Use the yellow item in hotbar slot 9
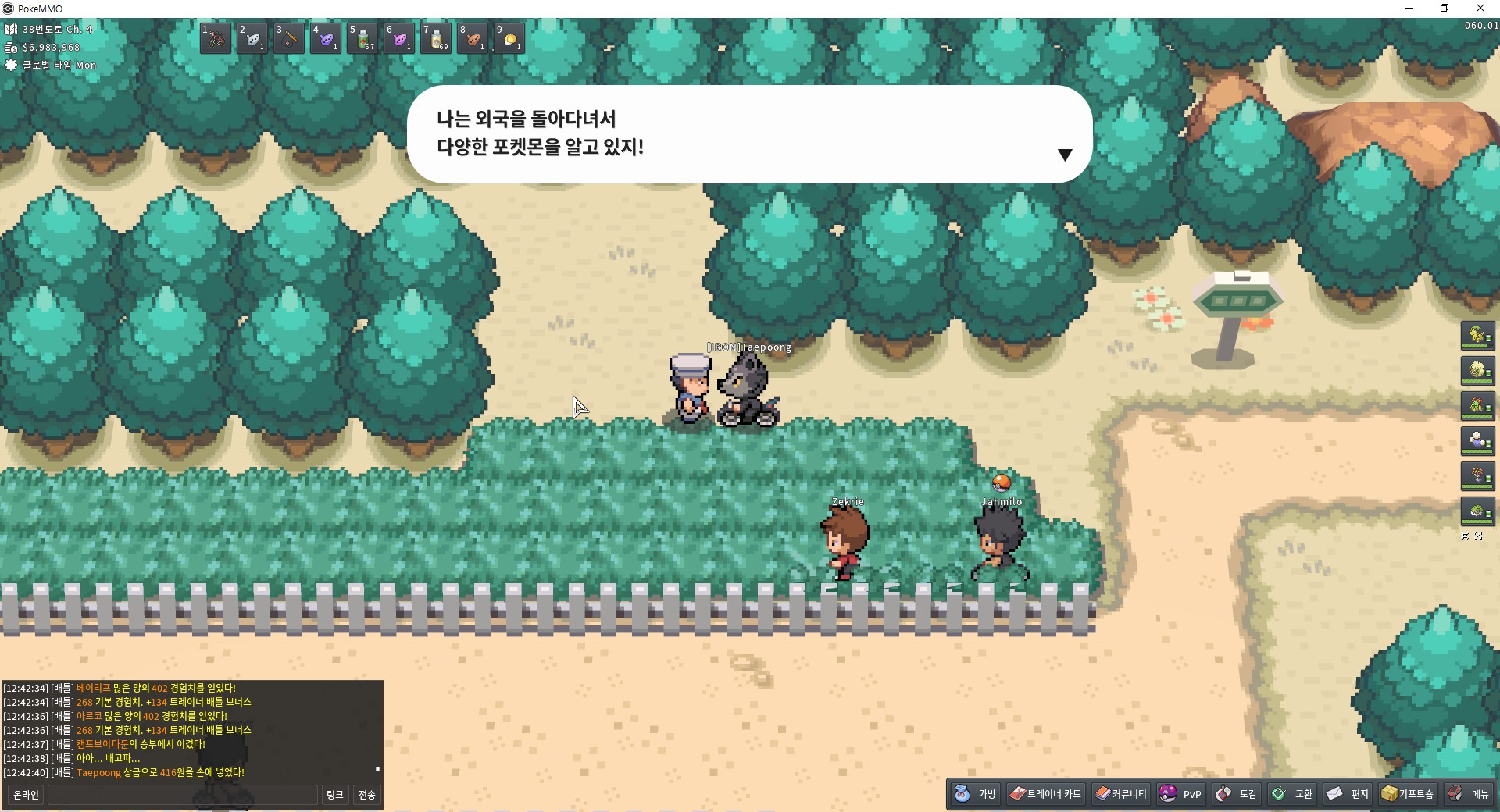The width and height of the screenshot is (1500, 812). (x=509, y=38)
